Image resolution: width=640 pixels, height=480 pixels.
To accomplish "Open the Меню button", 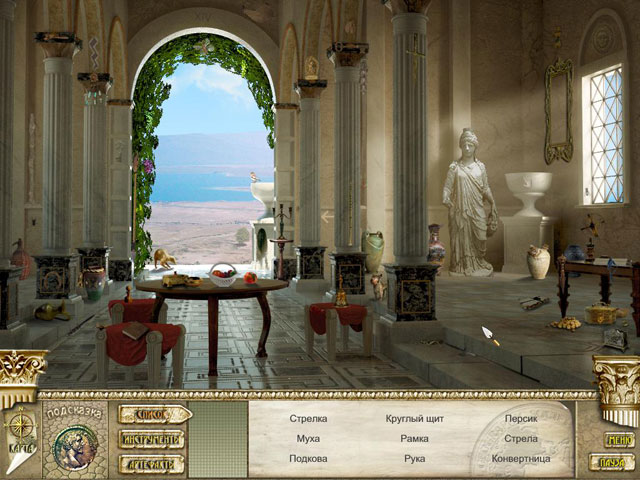I will click(x=618, y=439).
